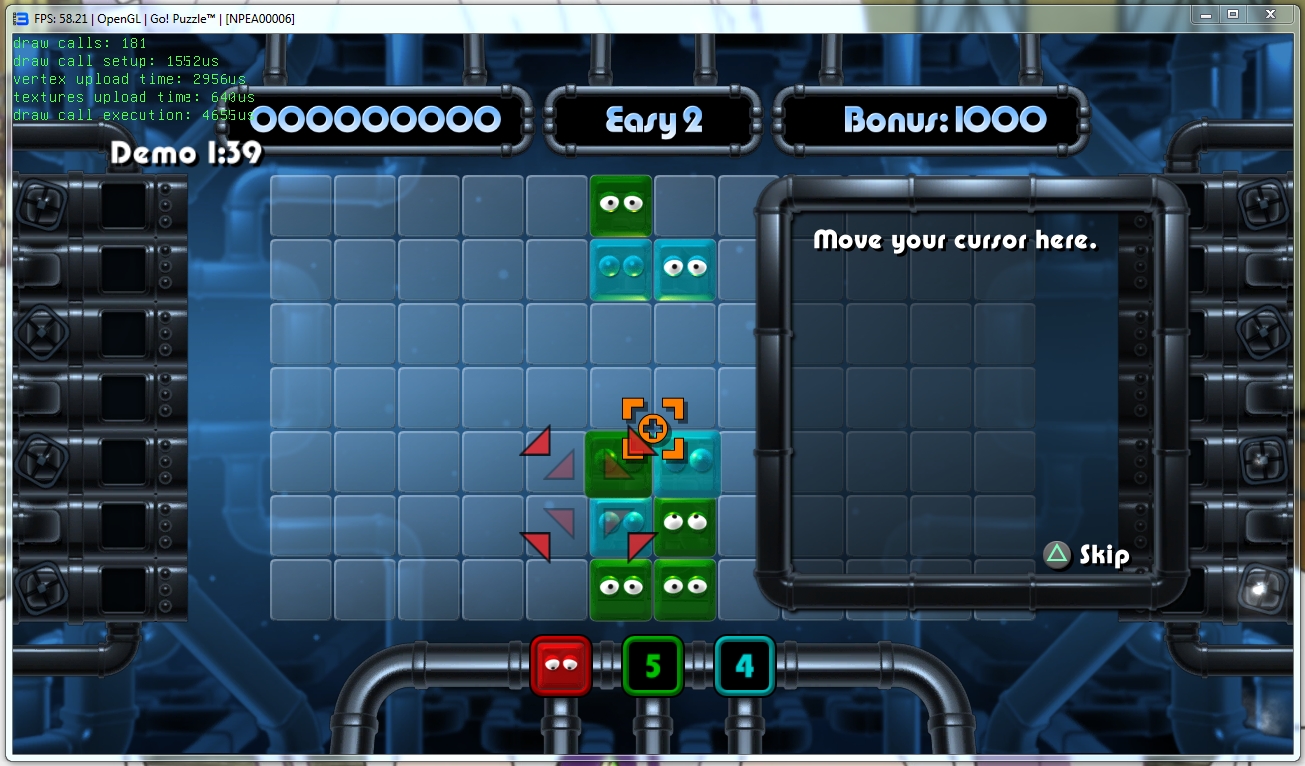The height and width of the screenshot is (766, 1305).
Task: Select the red block in the bottom queue
Action: tap(561, 664)
